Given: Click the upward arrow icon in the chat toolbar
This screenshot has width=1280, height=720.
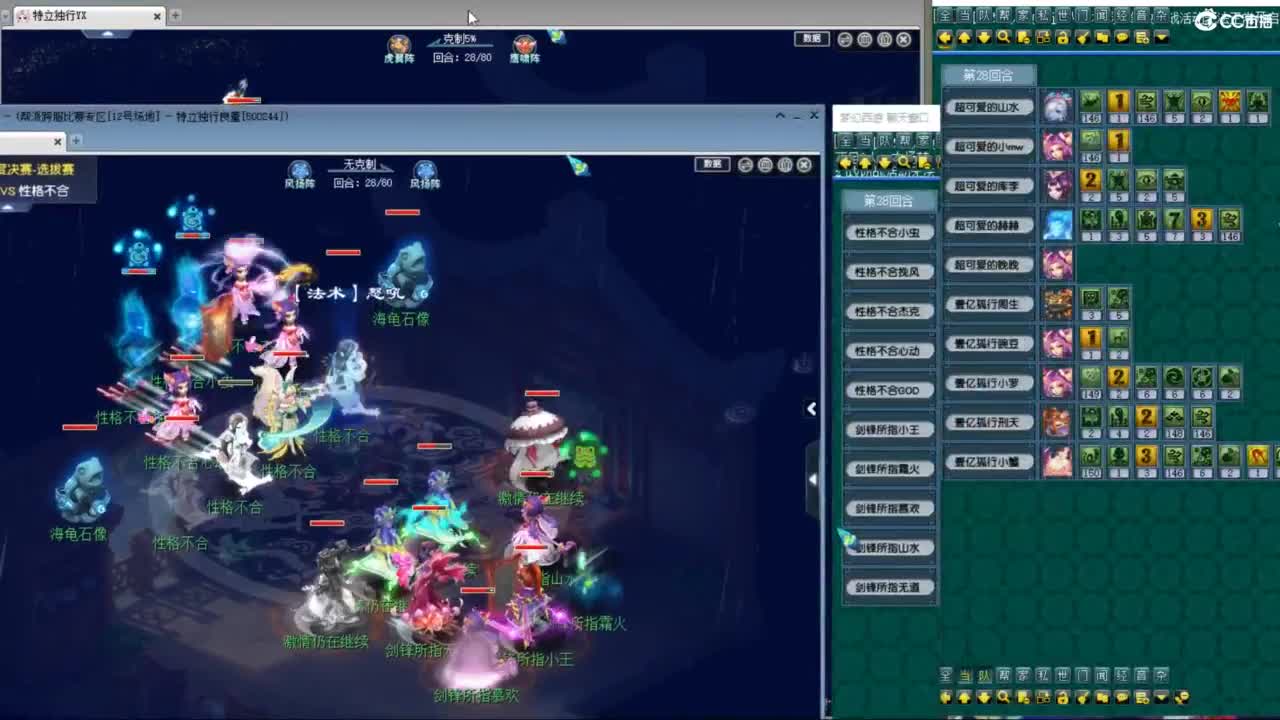Looking at the screenshot, I should click(x=963, y=39).
